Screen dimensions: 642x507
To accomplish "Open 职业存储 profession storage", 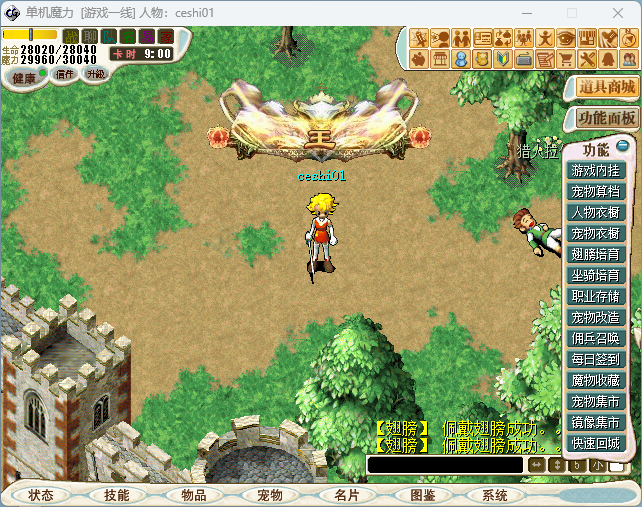I will point(595,296).
